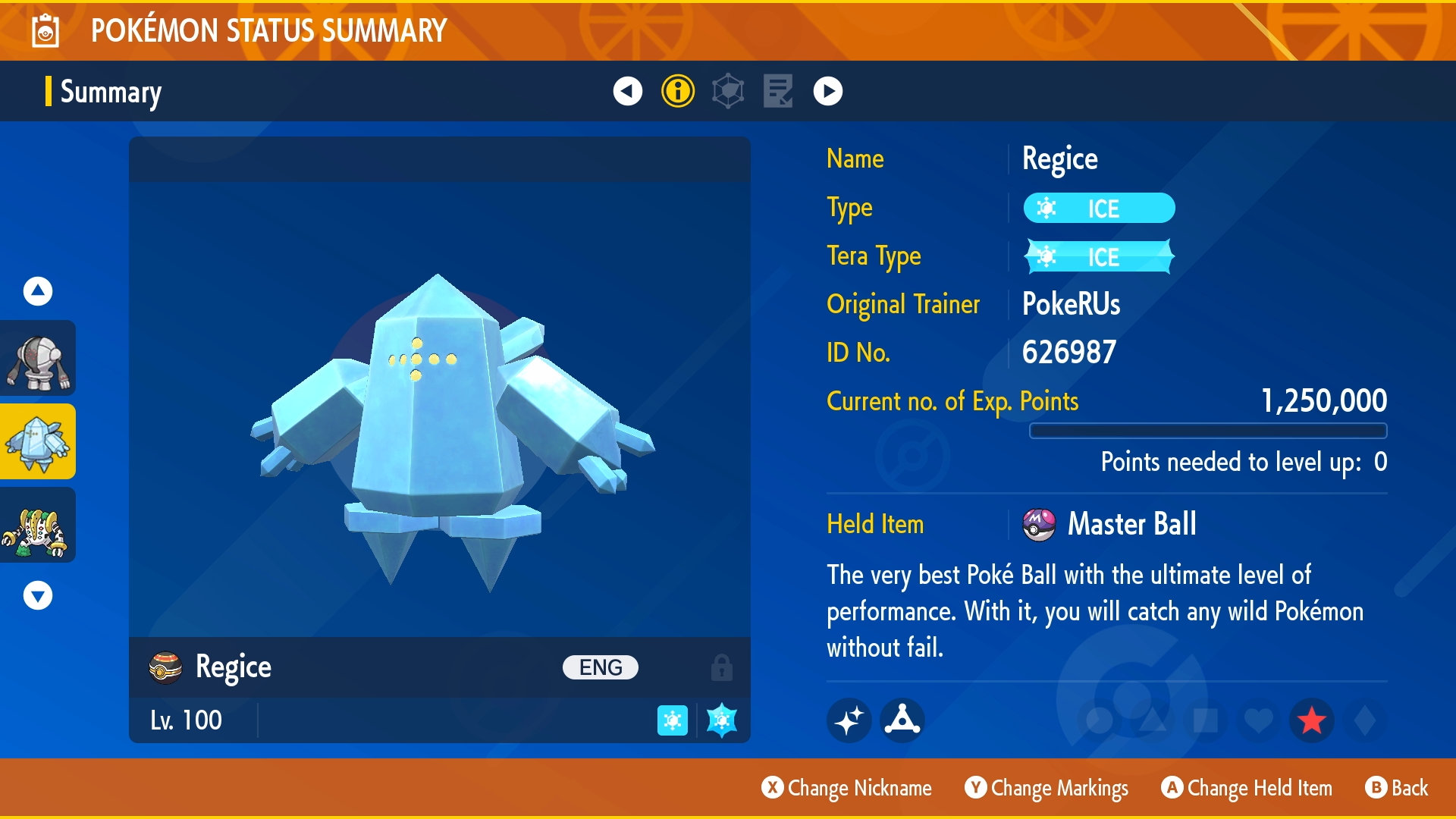Select the Regieleki thumbnail in party sidebar
Image resolution: width=1456 pixels, height=819 pixels.
point(38,525)
